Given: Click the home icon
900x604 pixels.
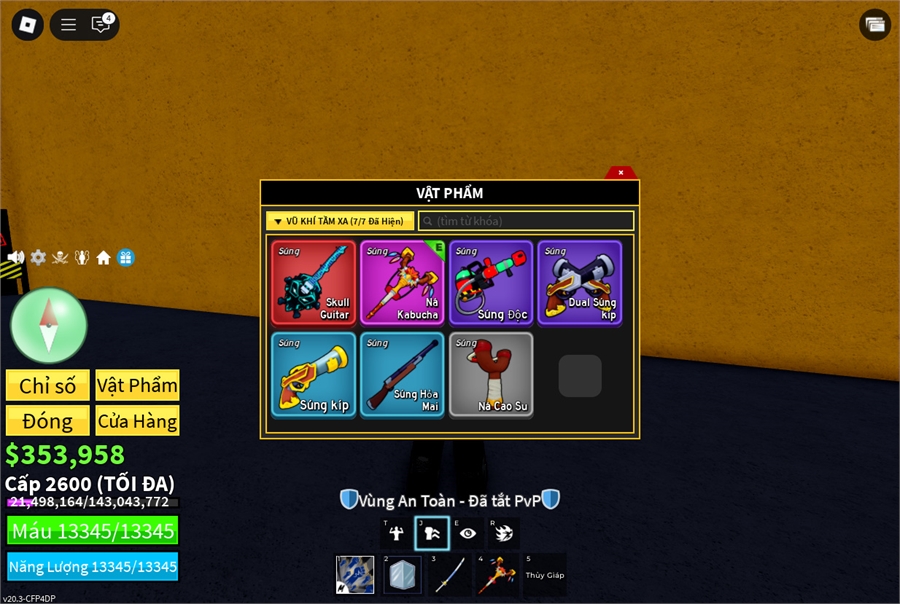Looking at the screenshot, I should pos(103,258).
